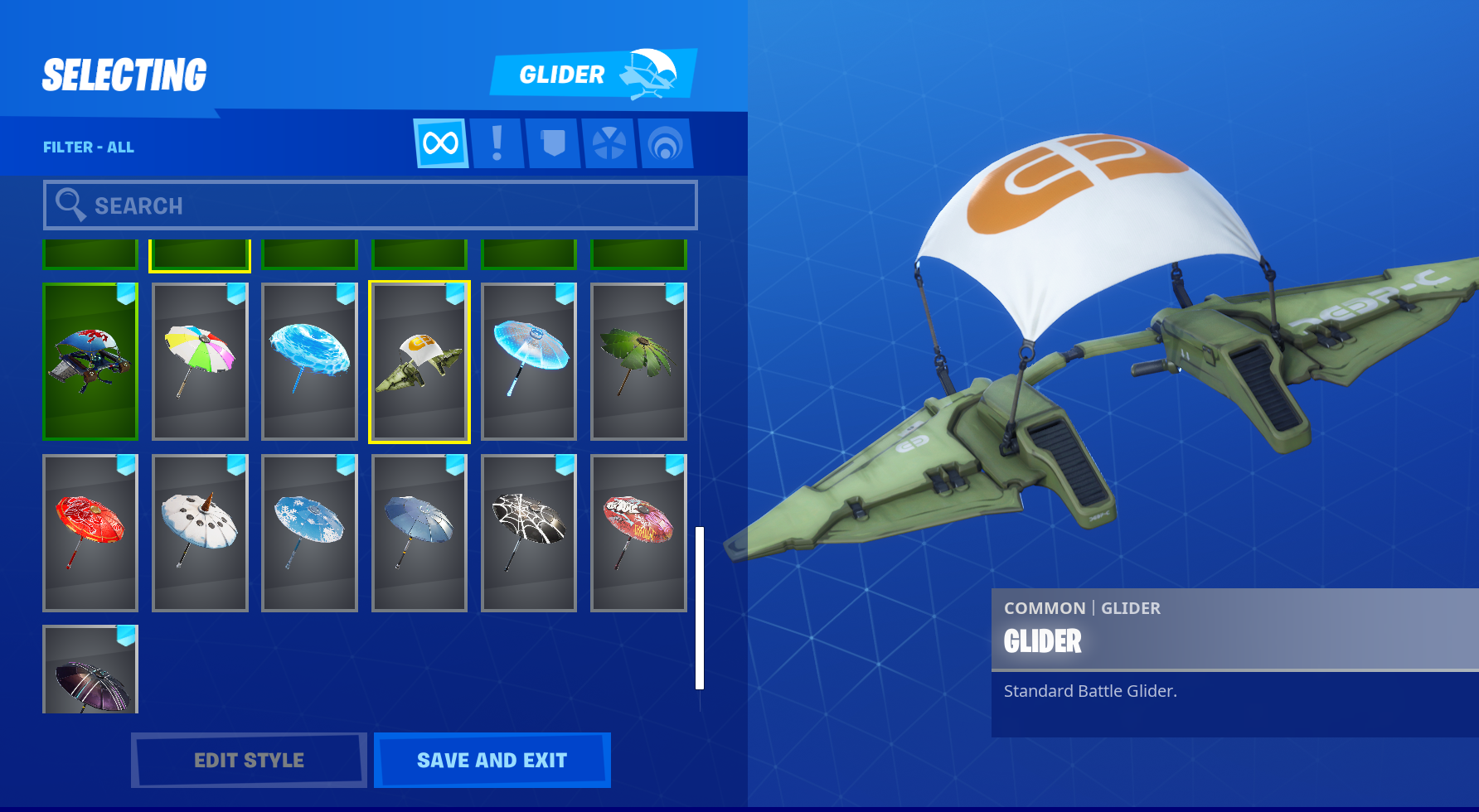Select the black spiderweb umbrella

click(529, 533)
